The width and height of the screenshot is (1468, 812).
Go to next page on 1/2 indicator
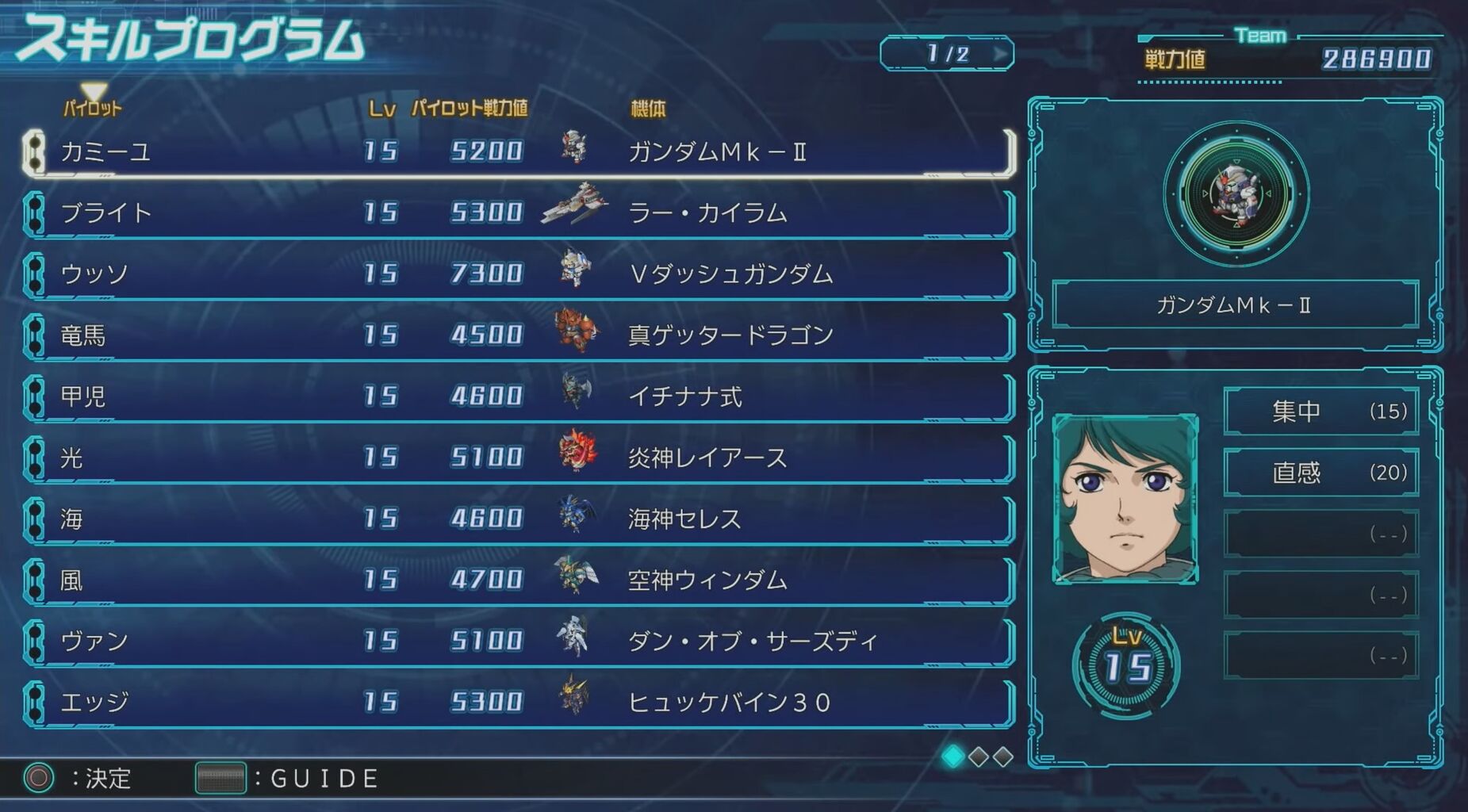(1001, 54)
